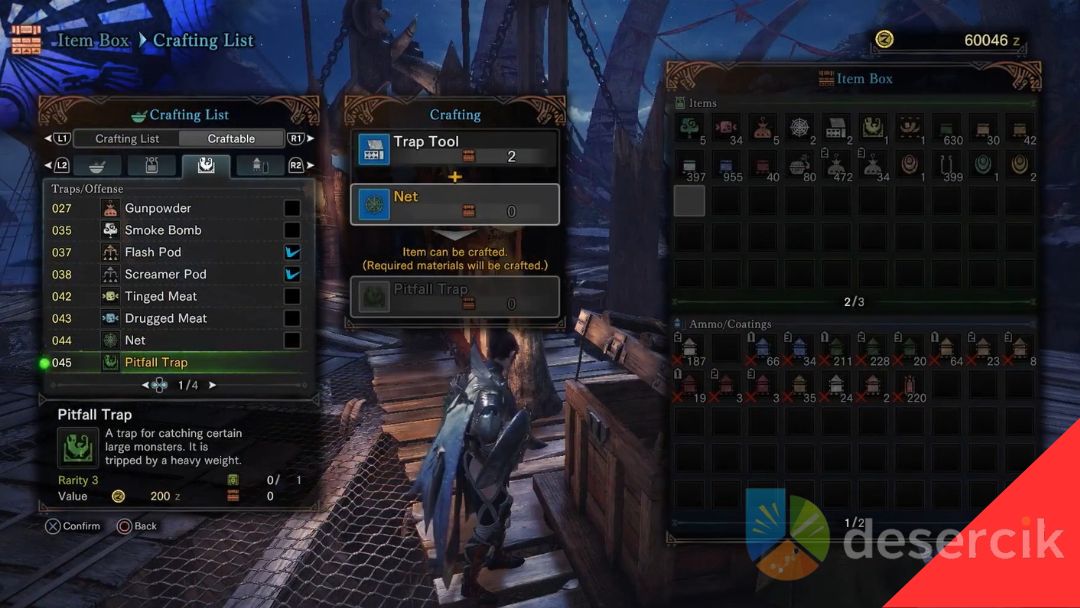Go to the next crafting list page
Image resolution: width=1080 pixels, height=608 pixels.
212,385
